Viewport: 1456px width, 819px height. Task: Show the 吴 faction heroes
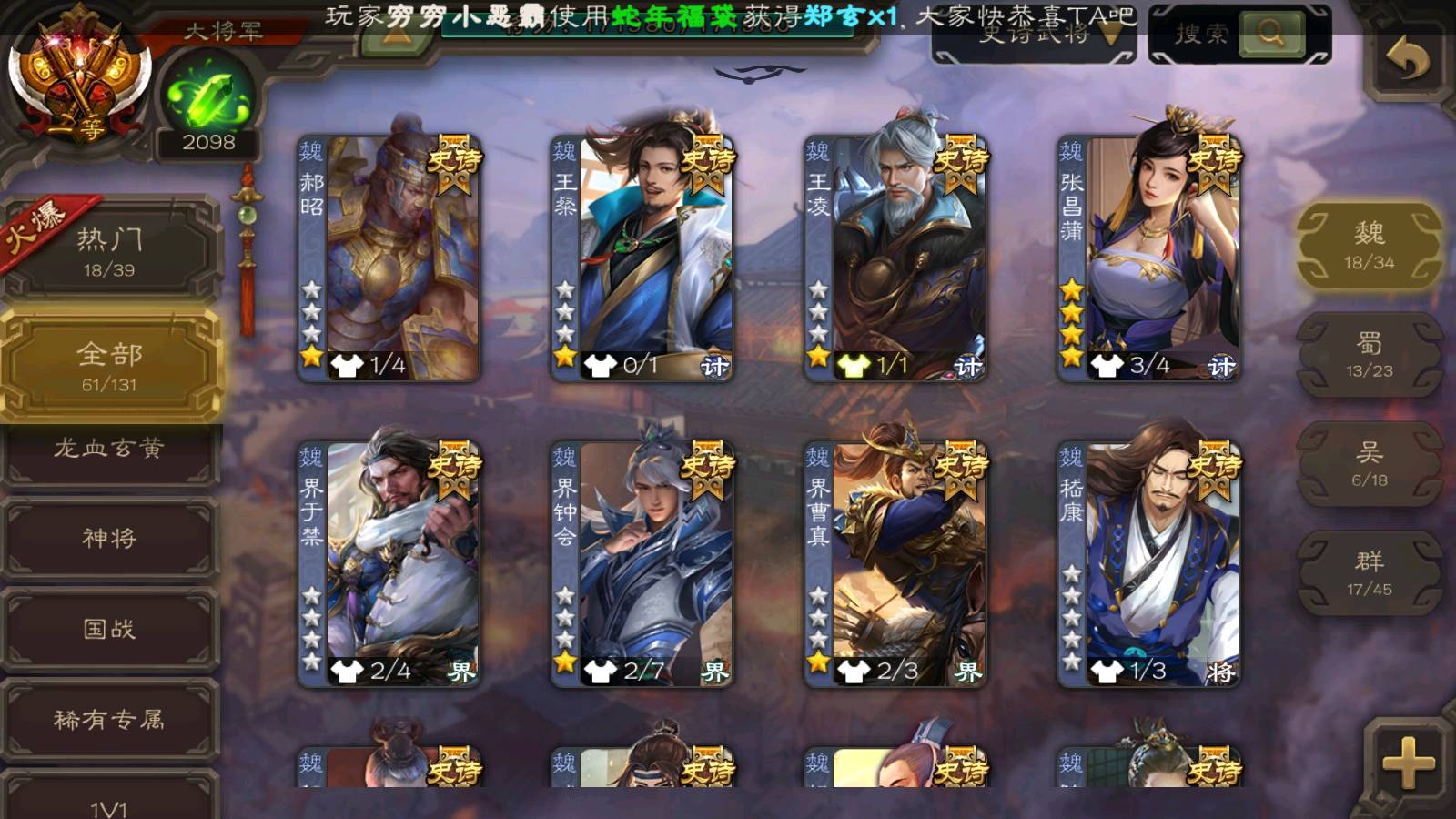pos(1369,464)
